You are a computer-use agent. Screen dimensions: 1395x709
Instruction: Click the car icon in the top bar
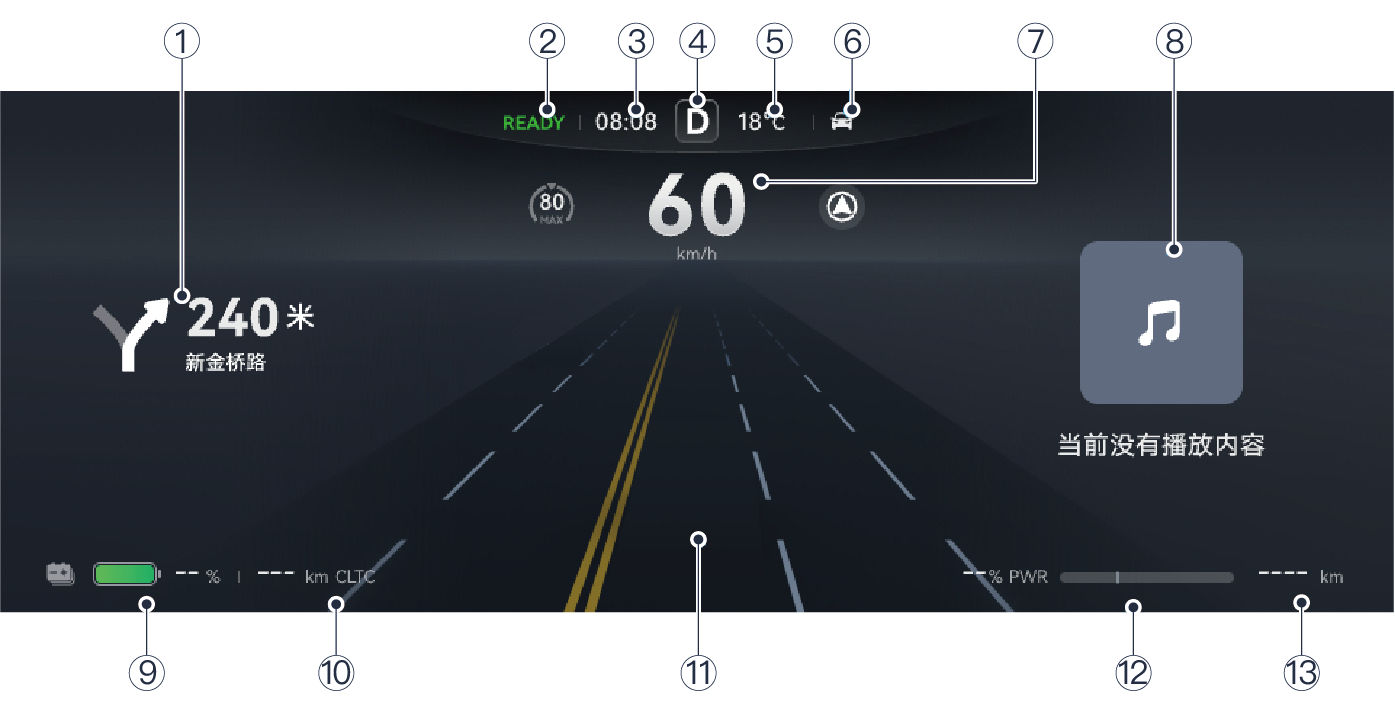843,122
